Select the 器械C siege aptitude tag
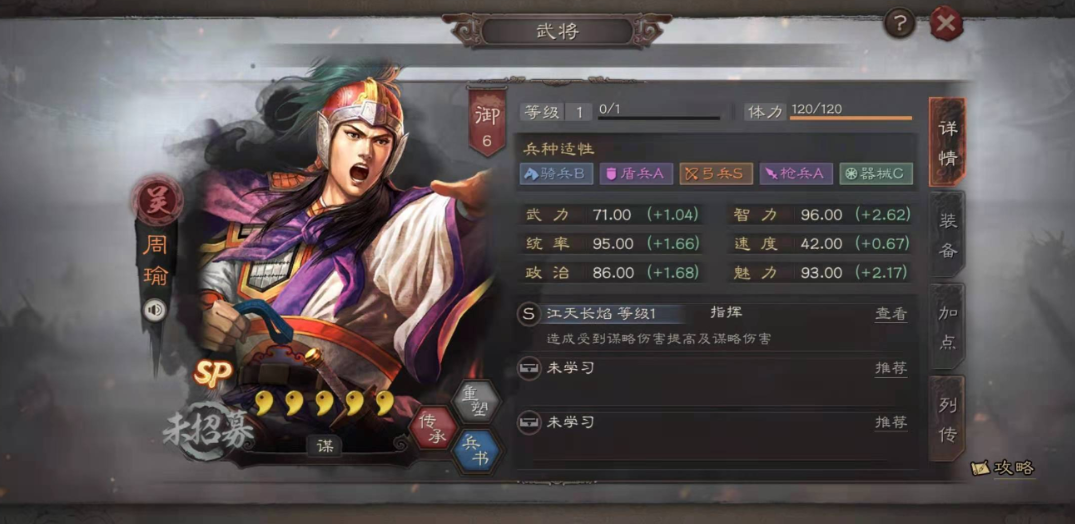The width and height of the screenshot is (1075, 524). click(876, 174)
